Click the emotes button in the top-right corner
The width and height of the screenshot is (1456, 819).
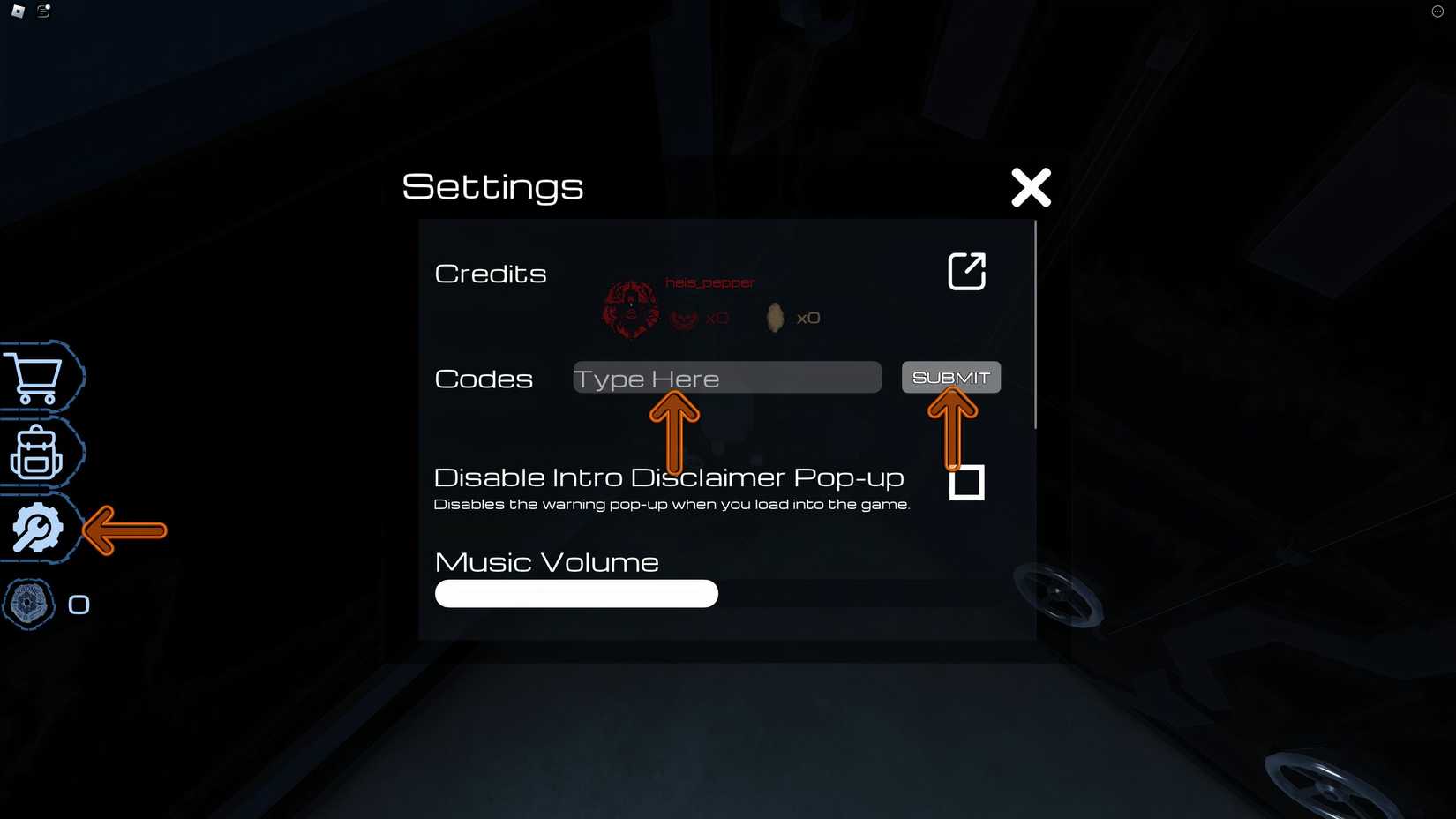coord(1437,11)
